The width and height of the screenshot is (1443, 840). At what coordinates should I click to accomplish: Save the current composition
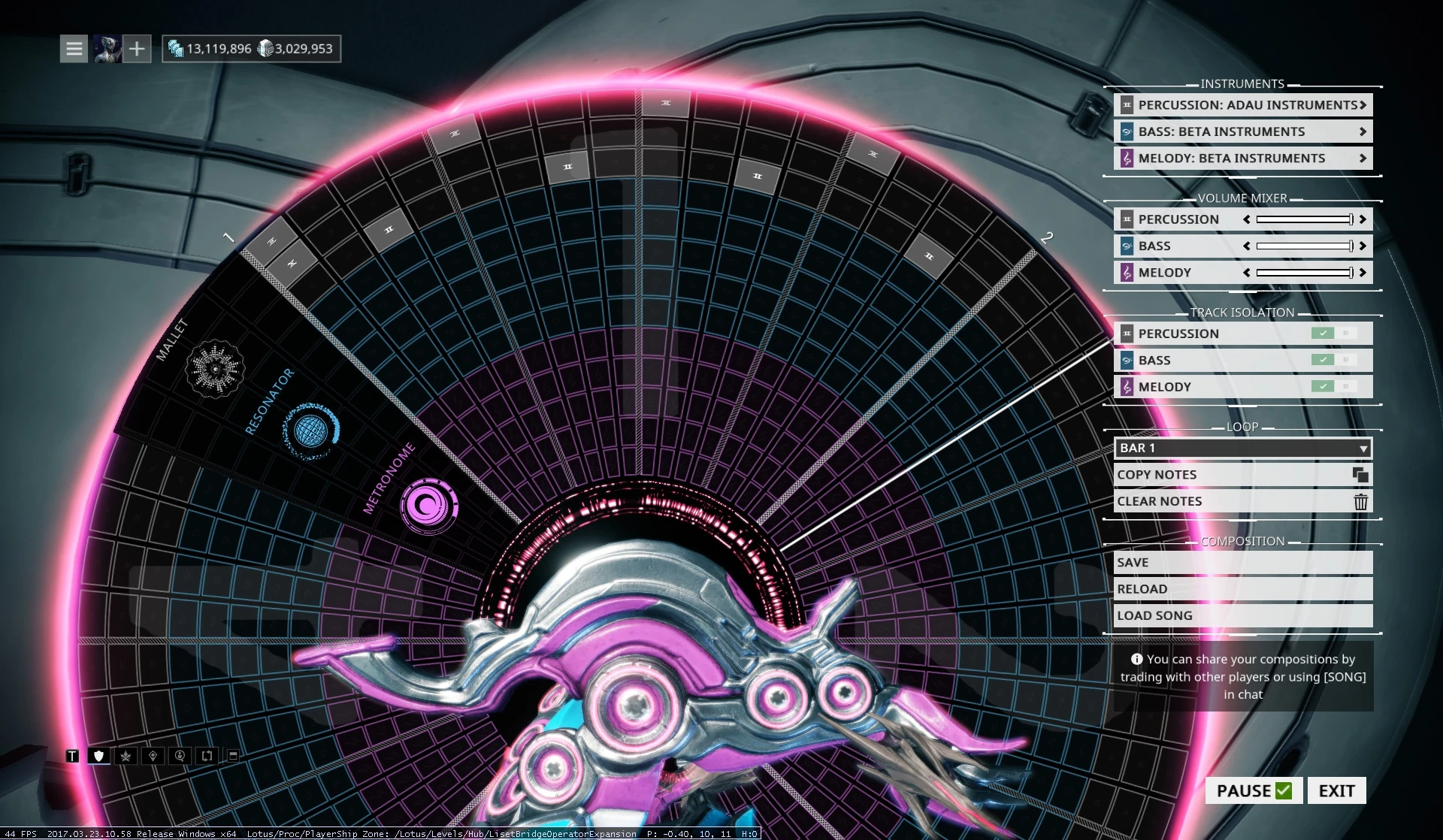pyautogui.click(x=1242, y=562)
